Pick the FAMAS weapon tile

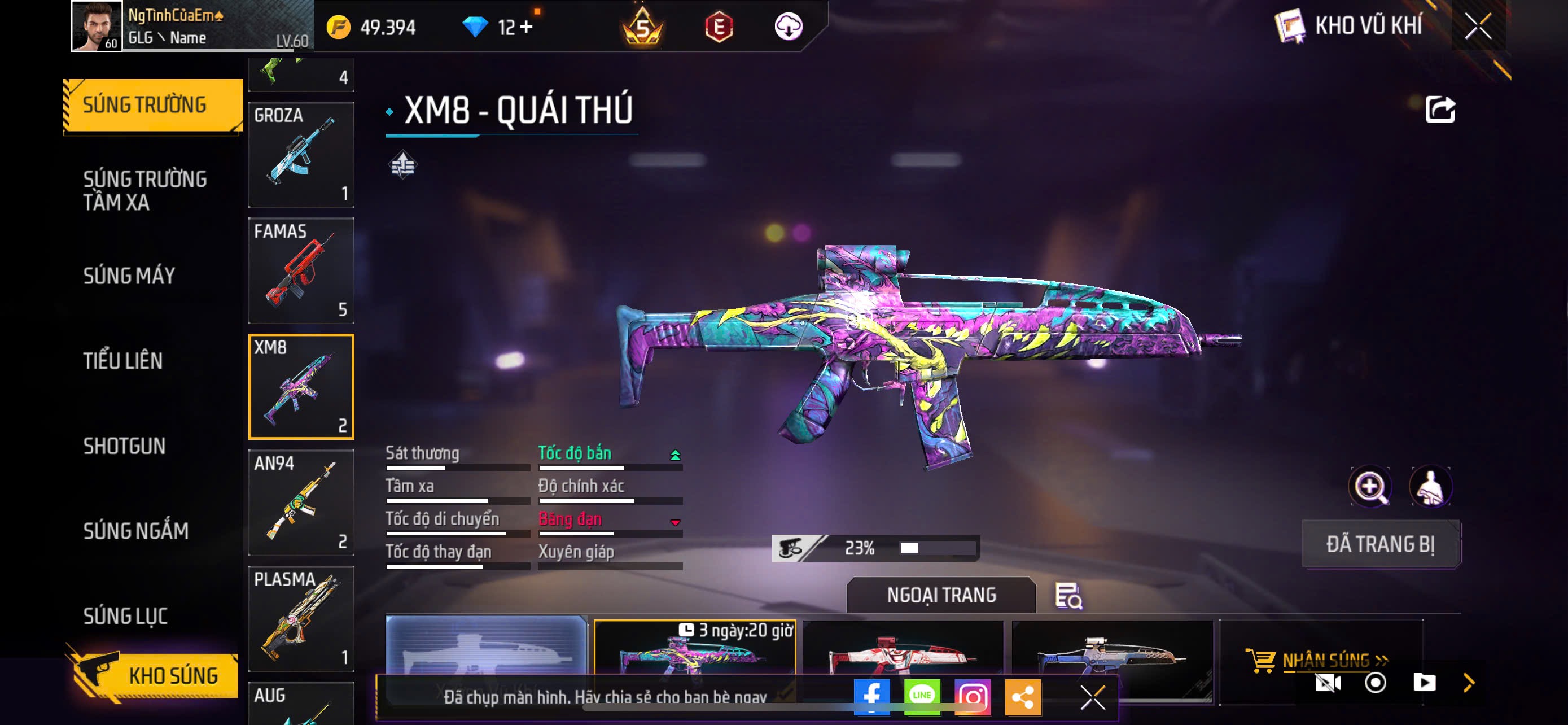[301, 270]
